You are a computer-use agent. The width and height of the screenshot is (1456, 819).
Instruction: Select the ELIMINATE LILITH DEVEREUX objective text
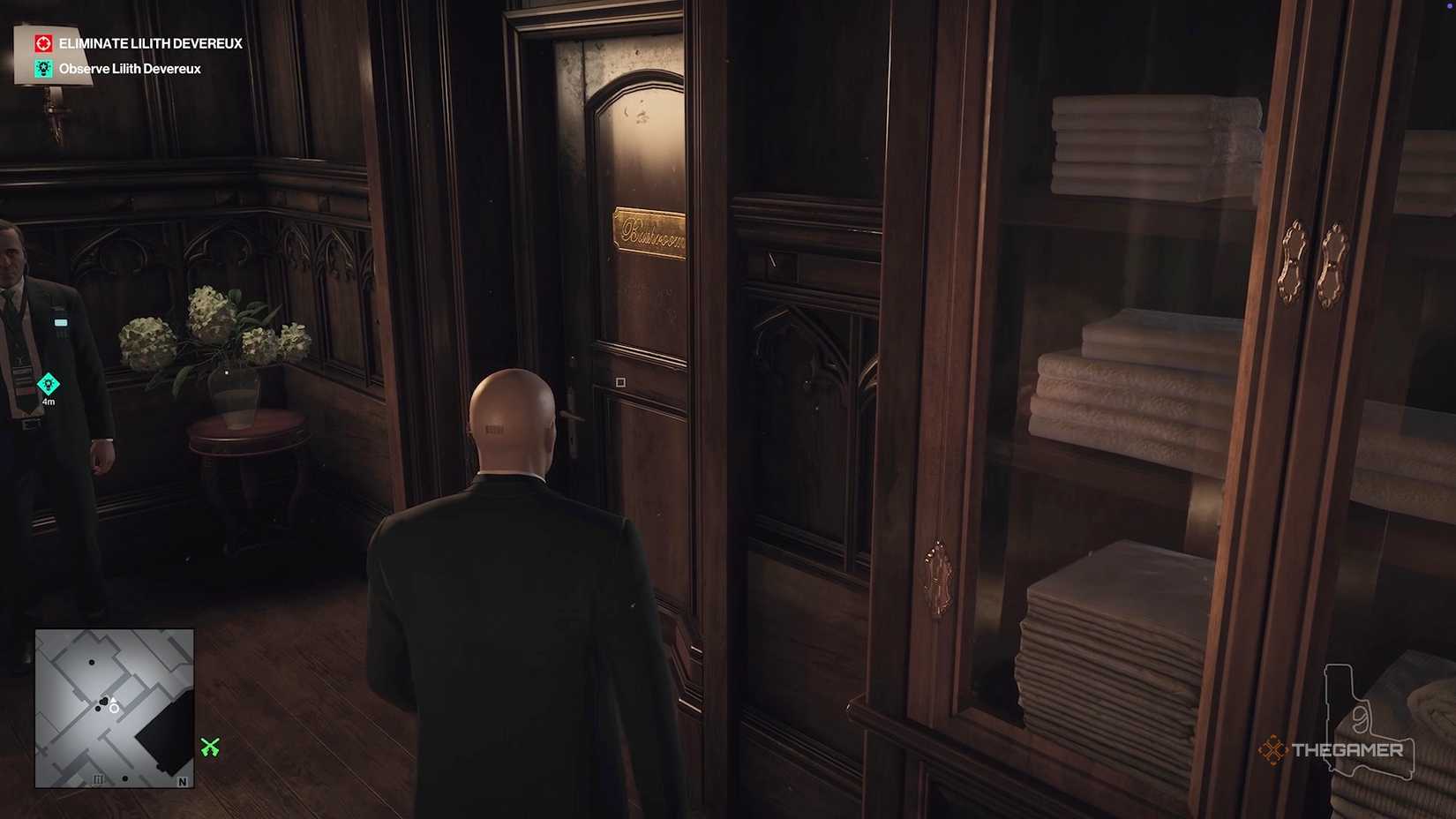tap(150, 41)
